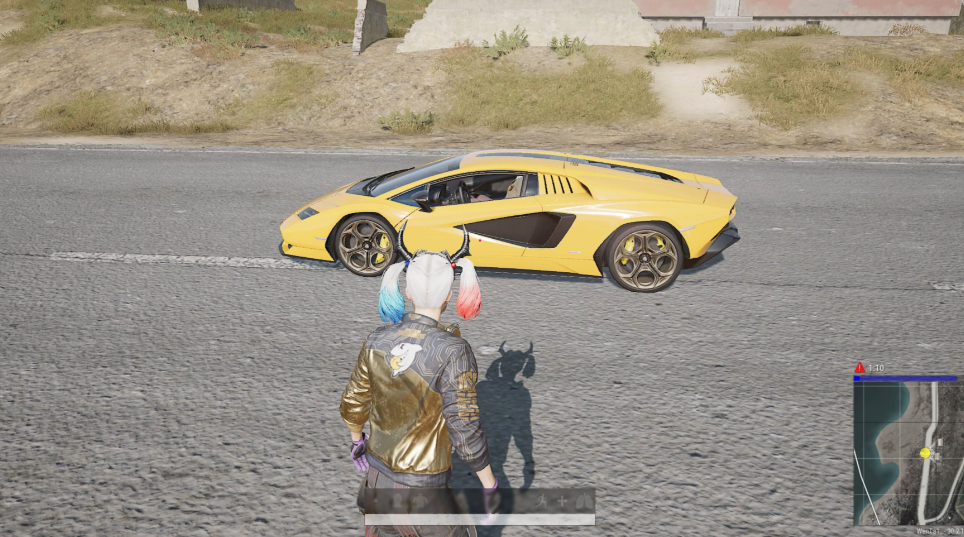The width and height of the screenshot is (964, 537).
Task: Click the yellow player marker on the minimap
Action: coord(925,453)
